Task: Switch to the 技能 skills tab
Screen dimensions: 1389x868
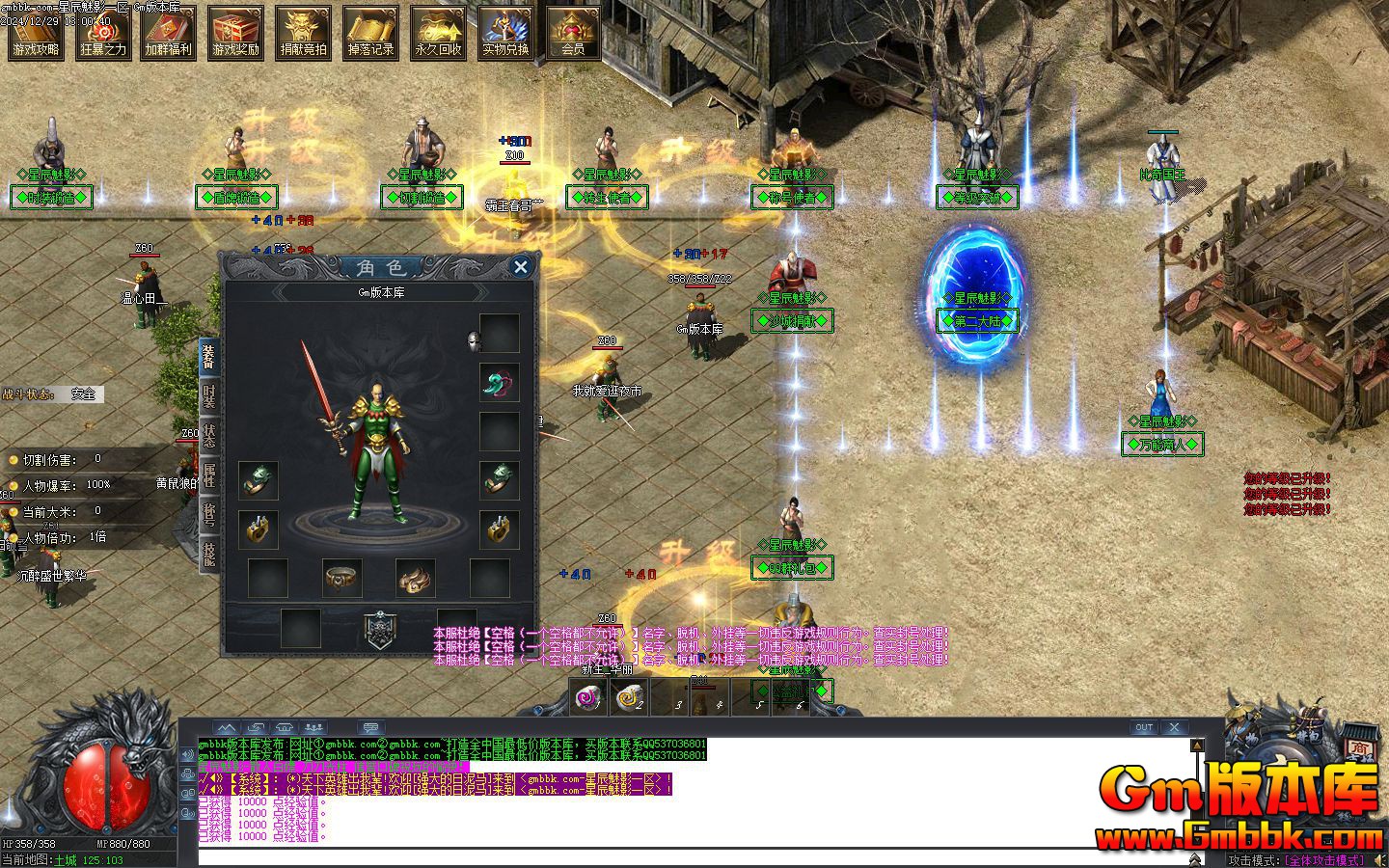Action: pyautogui.click(x=209, y=553)
